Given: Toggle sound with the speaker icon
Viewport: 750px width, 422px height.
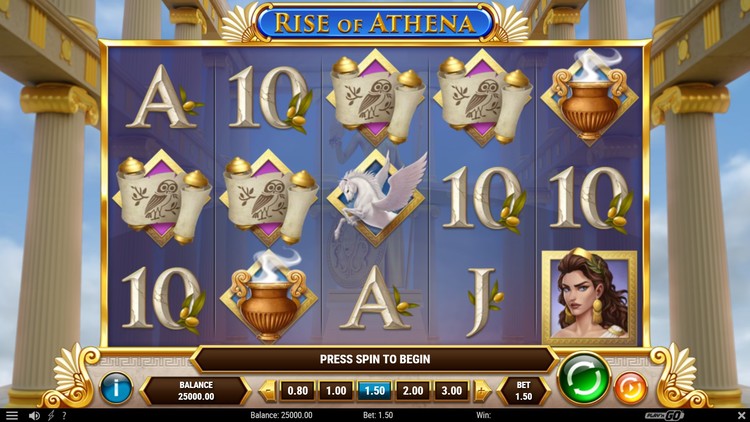Looking at the screenshot, I should tap(34, 415).
